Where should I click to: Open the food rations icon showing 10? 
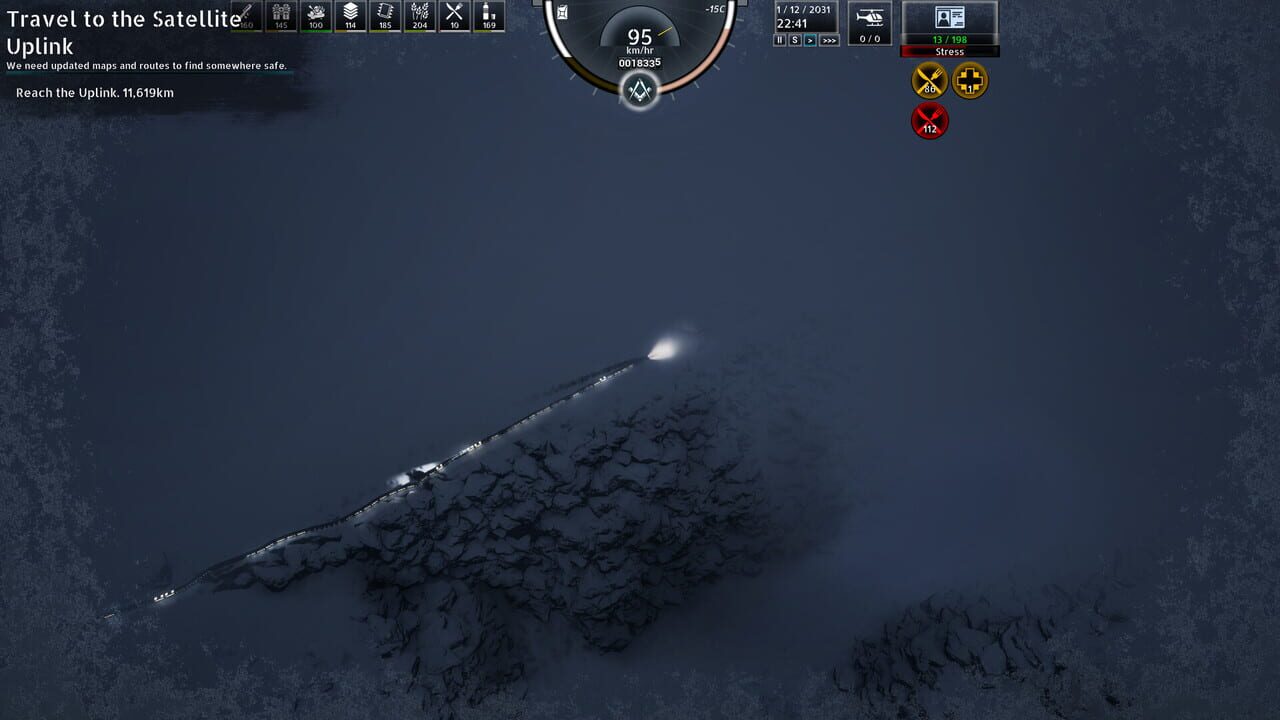pyautogui.click(x=454, y=15)
